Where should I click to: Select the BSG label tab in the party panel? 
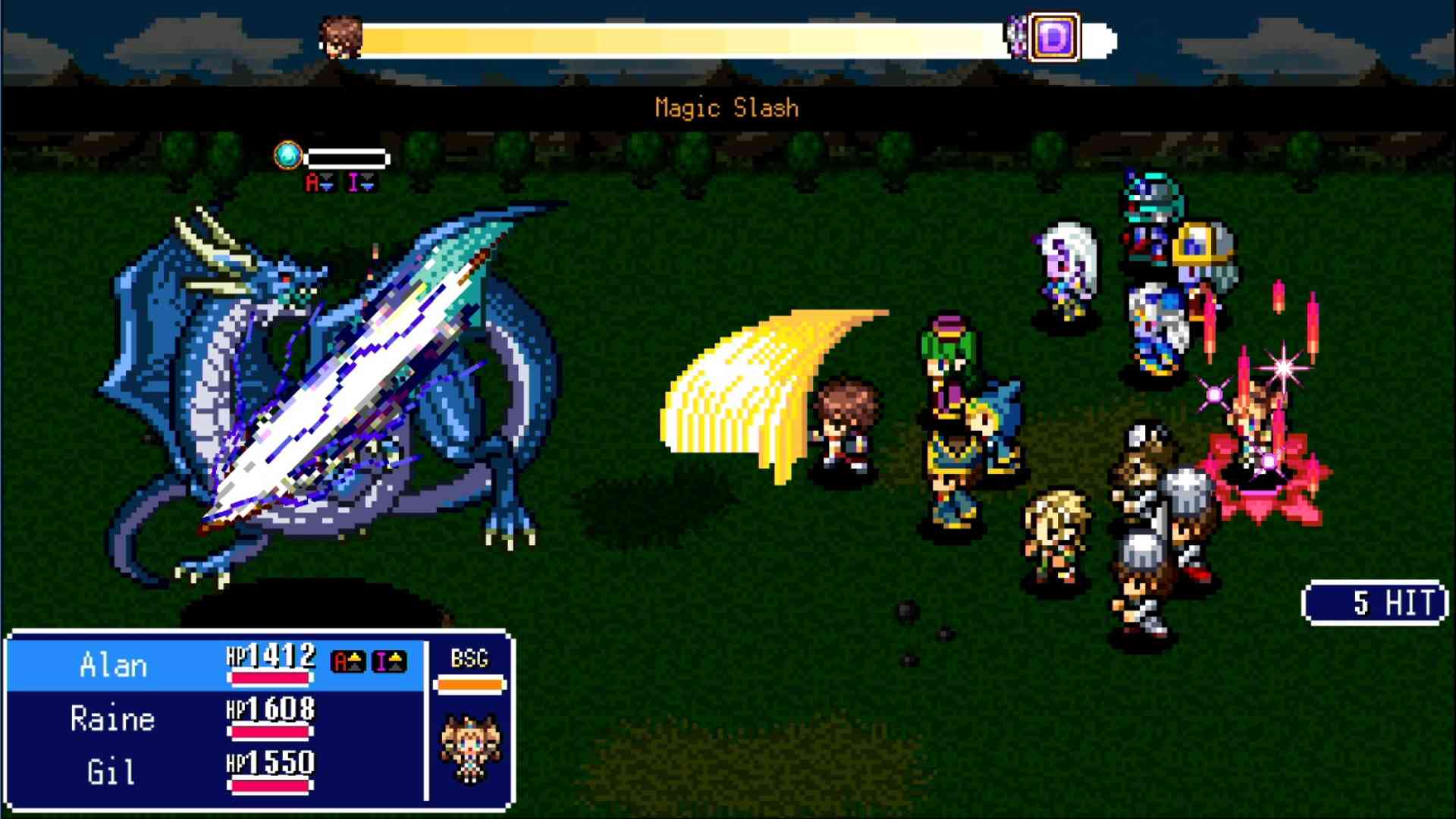coord(468,658)
